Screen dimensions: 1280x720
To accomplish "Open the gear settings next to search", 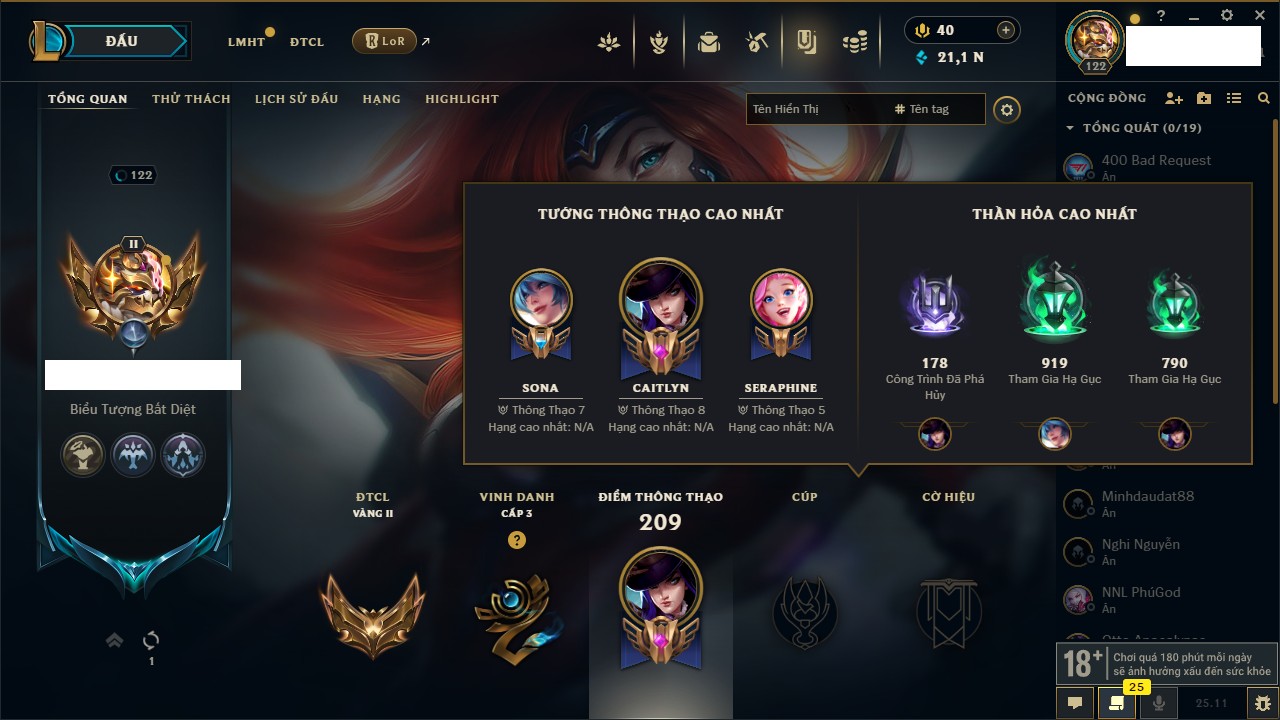I will (1007, 110).
